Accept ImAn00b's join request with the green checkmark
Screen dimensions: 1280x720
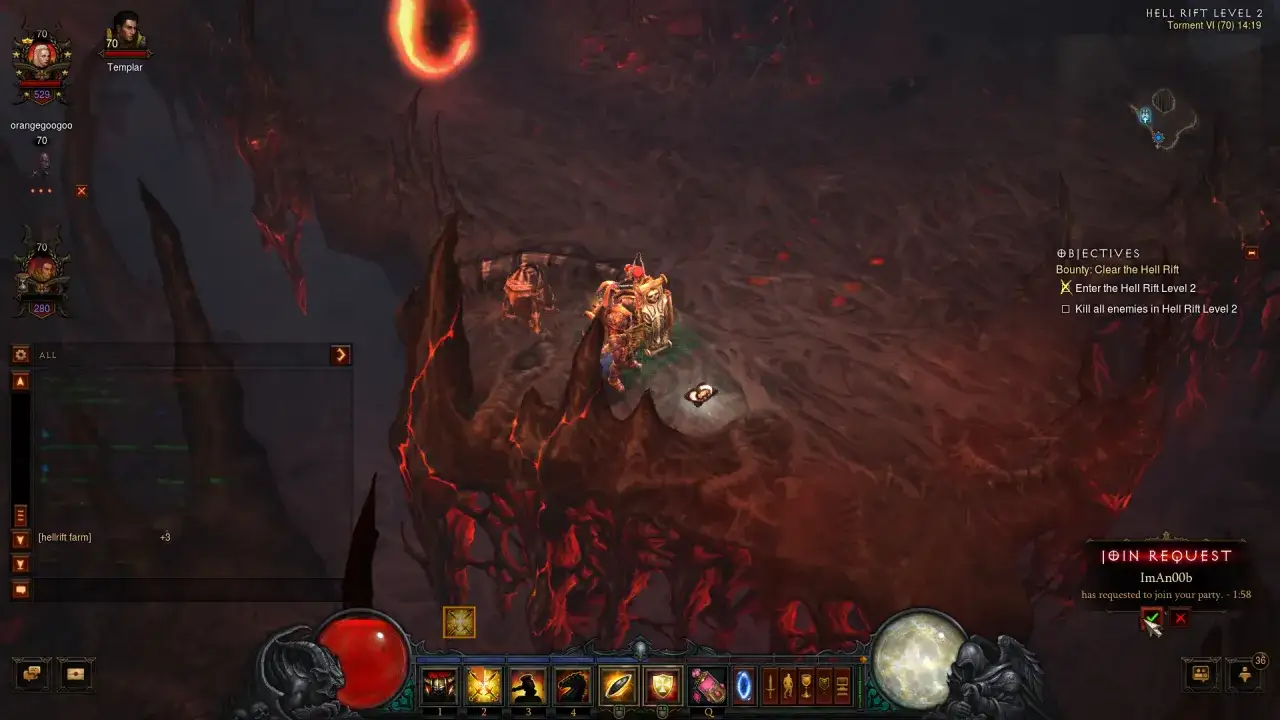pyautogui.click(x=1152, y=618)
